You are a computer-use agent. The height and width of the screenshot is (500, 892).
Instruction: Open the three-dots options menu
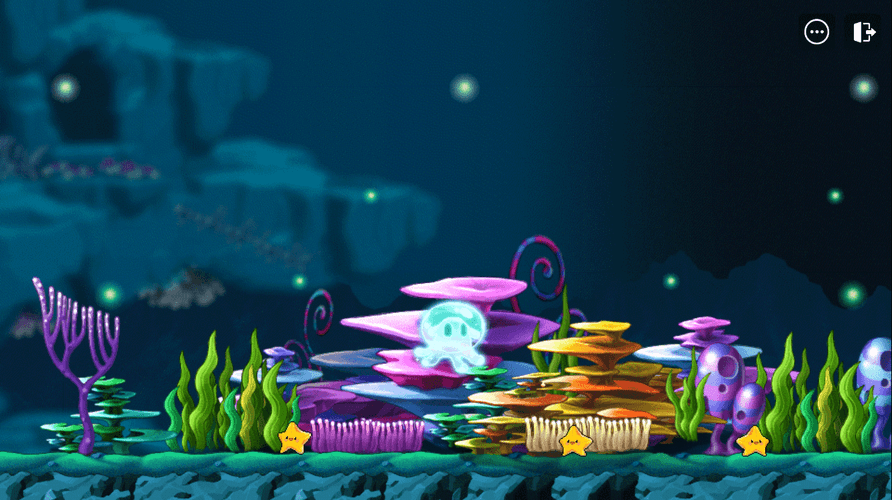(817, 32)
